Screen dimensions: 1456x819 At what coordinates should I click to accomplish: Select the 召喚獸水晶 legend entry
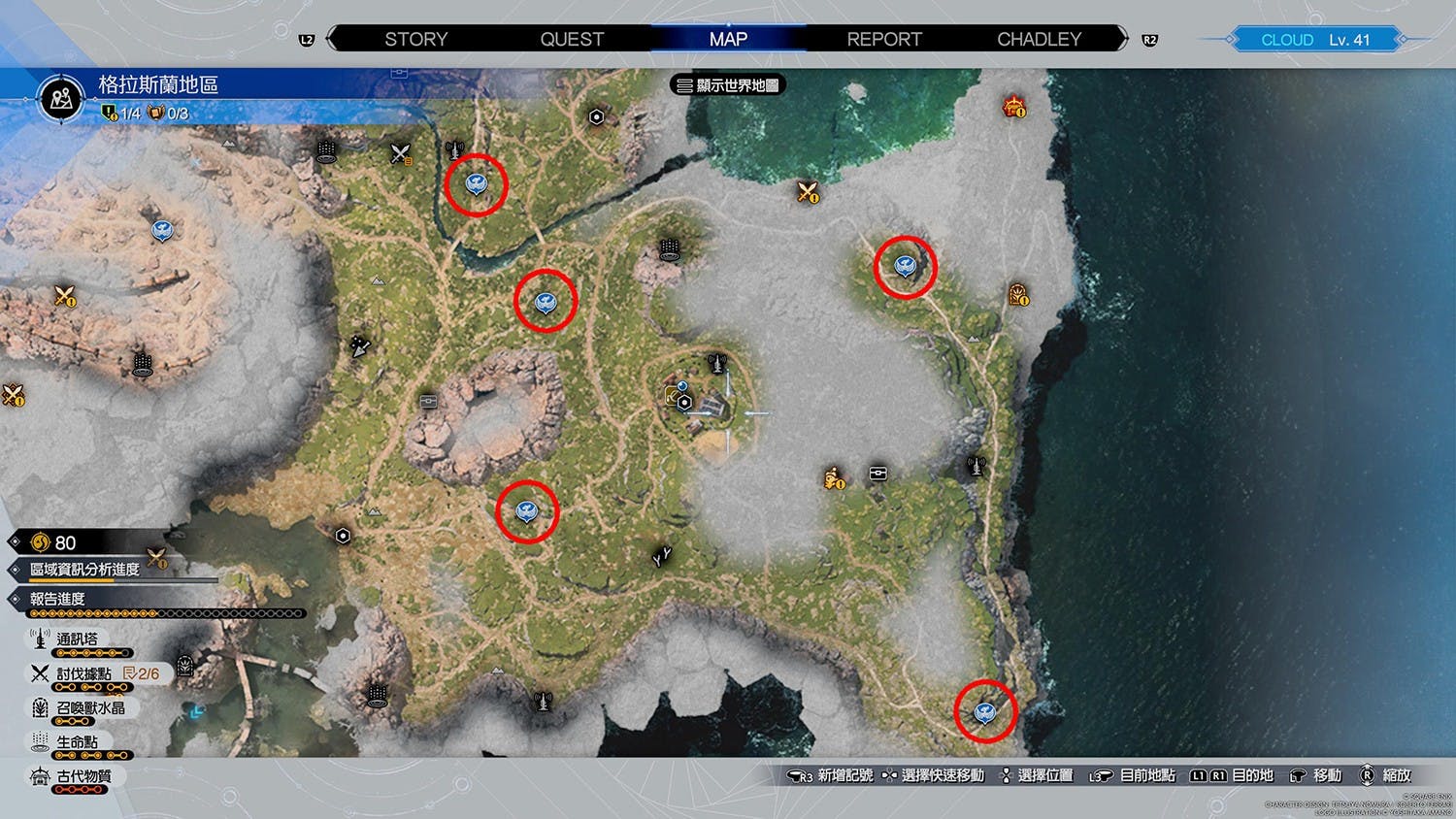coord(89,708)
